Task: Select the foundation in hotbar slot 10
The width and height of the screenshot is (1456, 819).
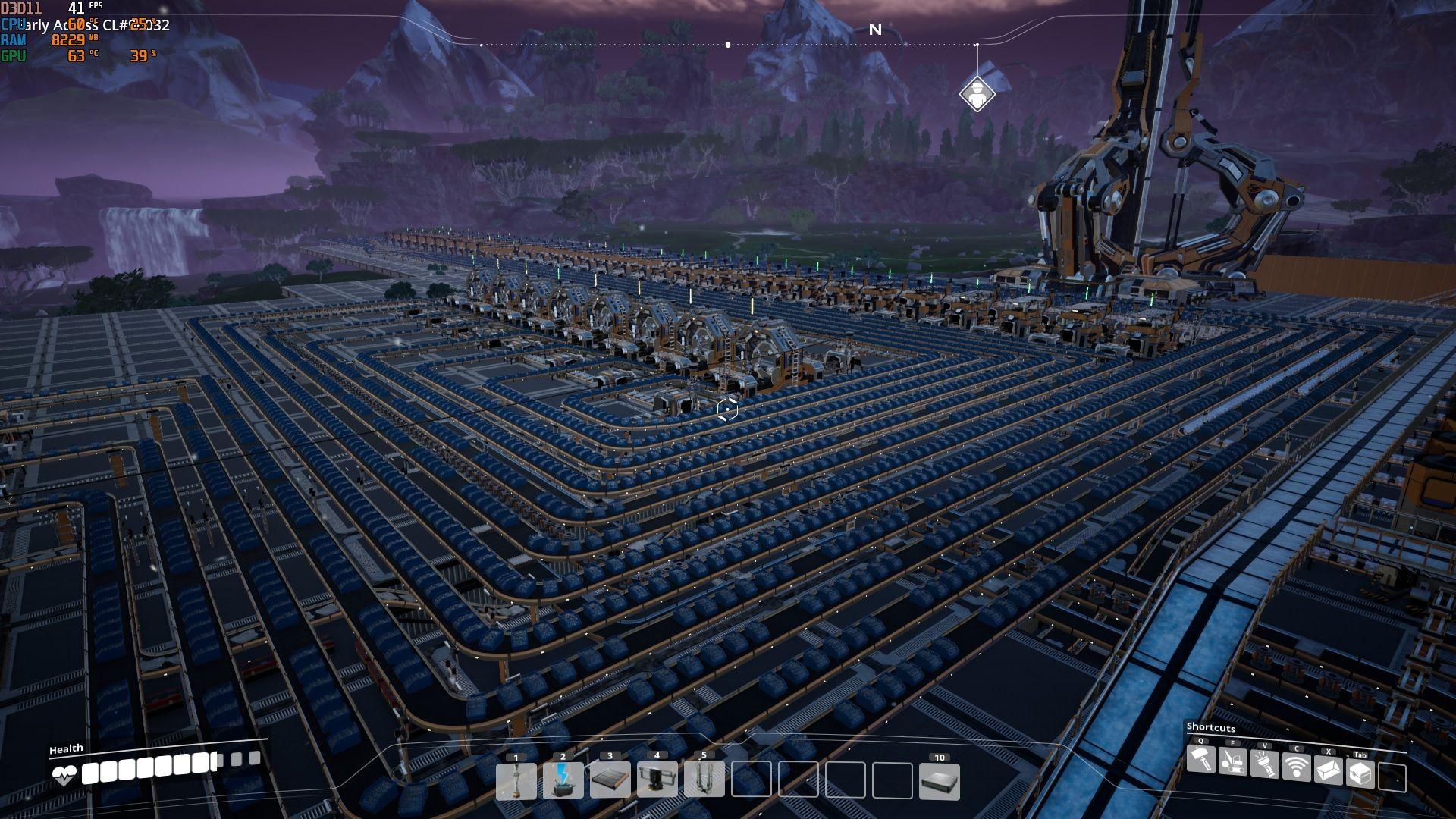Action: [x=940, y=781]
